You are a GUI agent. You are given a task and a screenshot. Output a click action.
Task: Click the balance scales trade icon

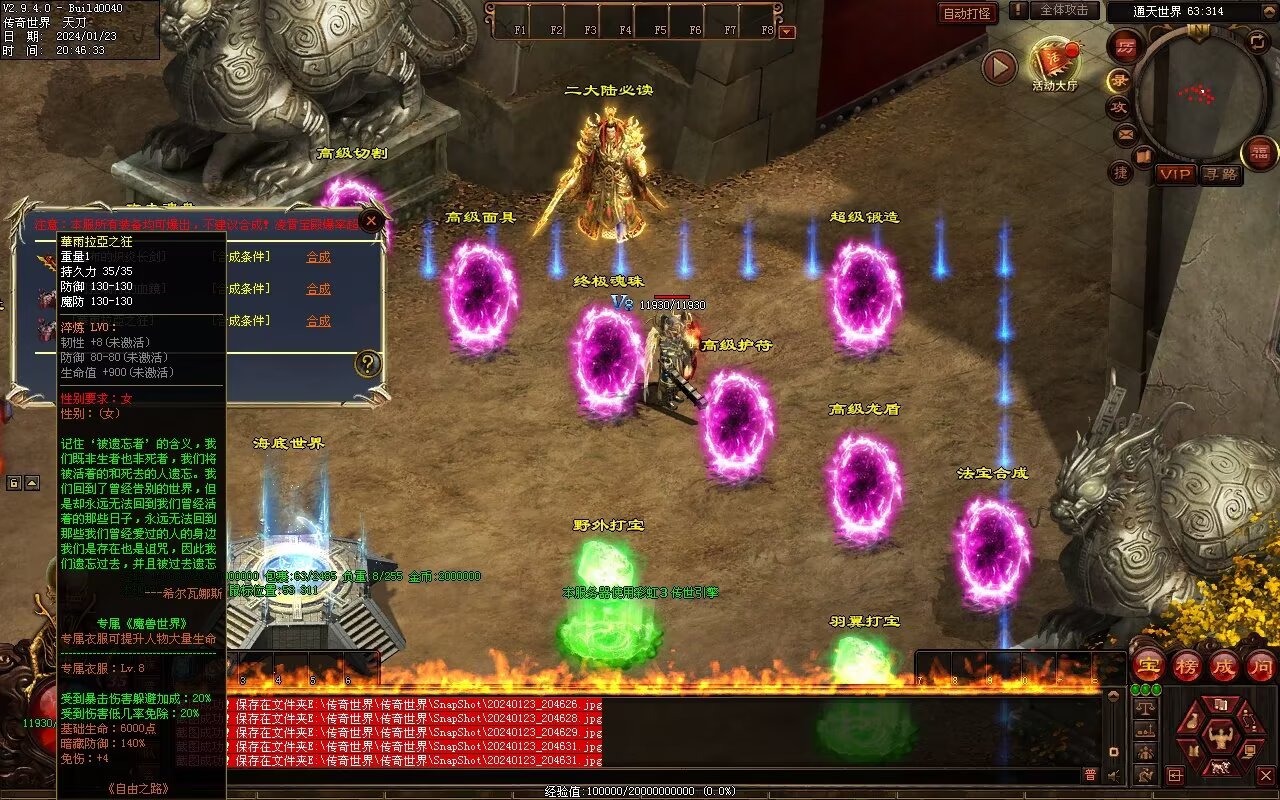(1146, 707)
